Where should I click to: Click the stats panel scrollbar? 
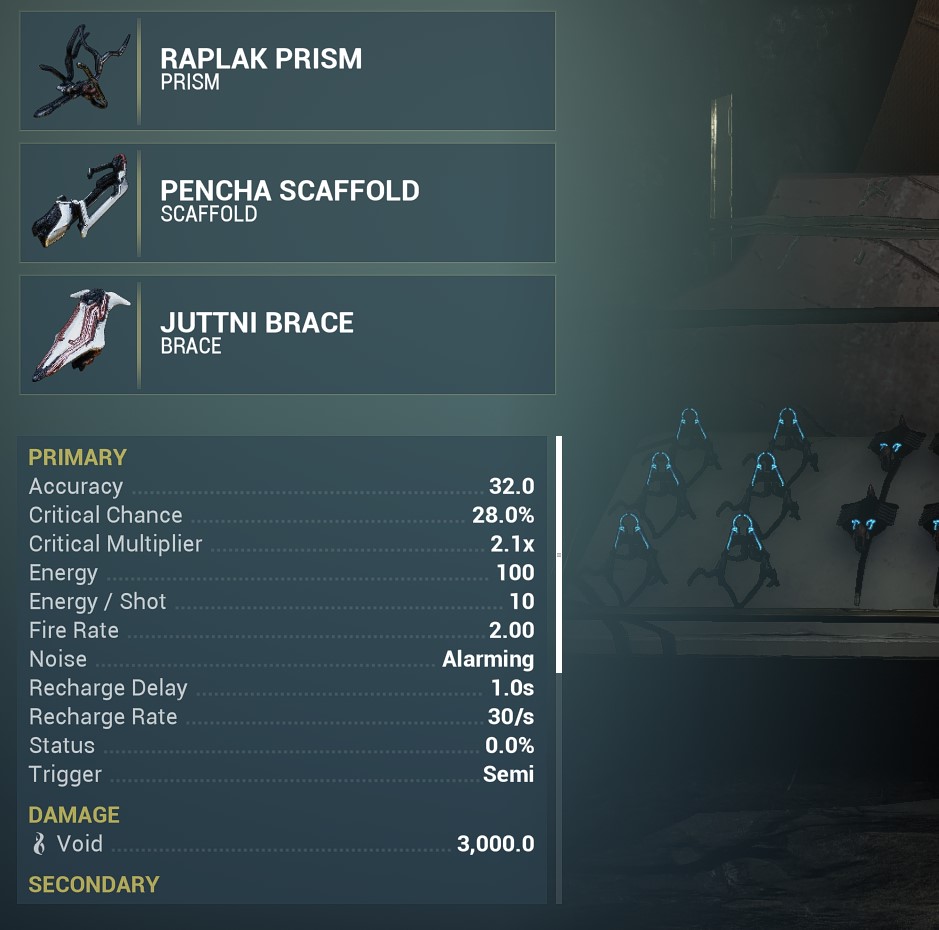click(x=559, y=555)
